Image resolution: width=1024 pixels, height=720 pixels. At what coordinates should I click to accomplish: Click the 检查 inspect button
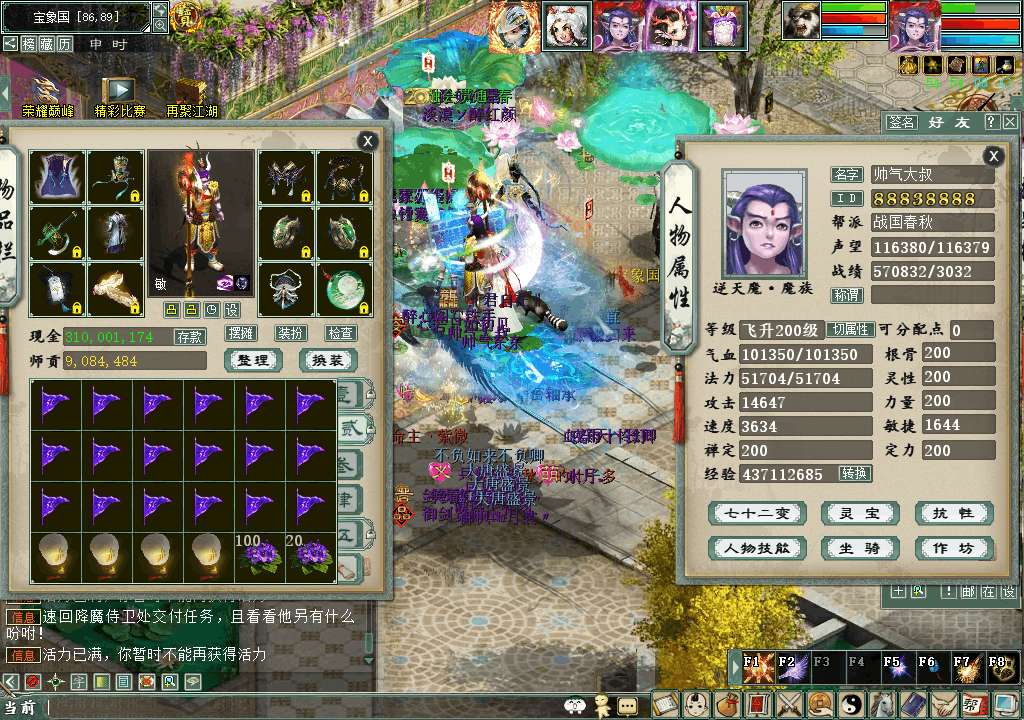click(x=341, y=333)
